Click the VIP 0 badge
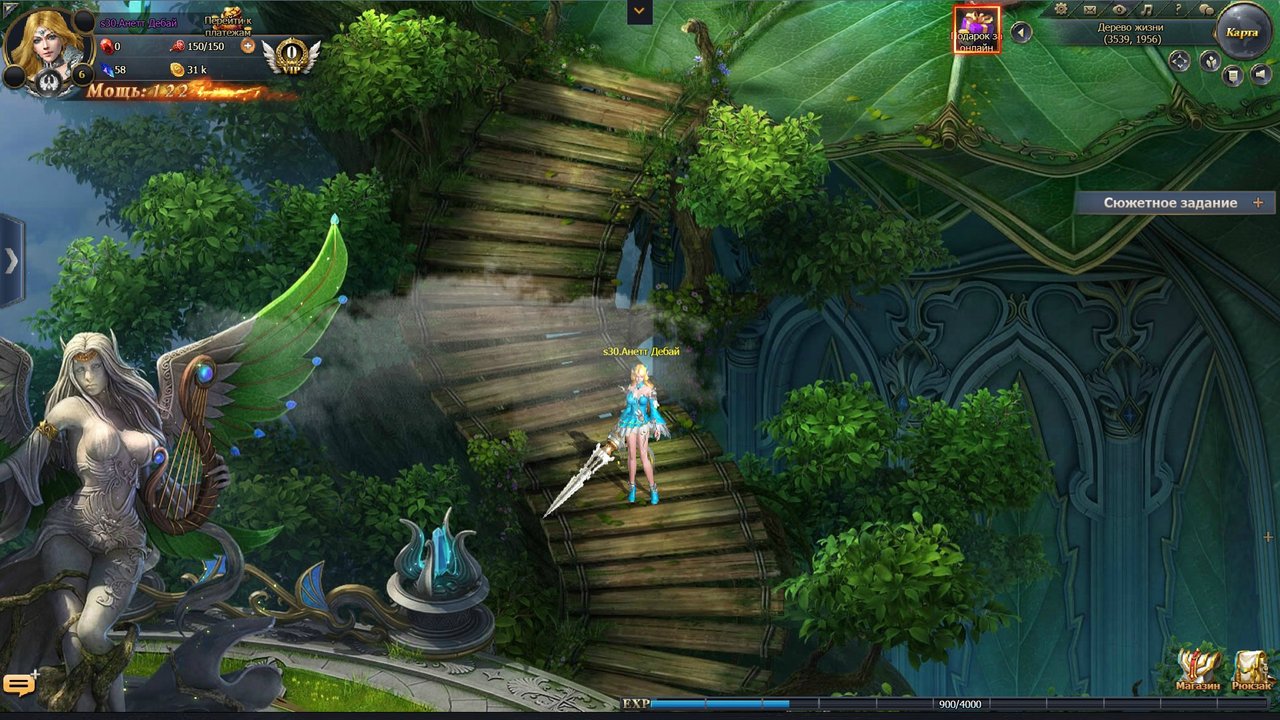The image size is (1280, 720). tap(291, 54)
